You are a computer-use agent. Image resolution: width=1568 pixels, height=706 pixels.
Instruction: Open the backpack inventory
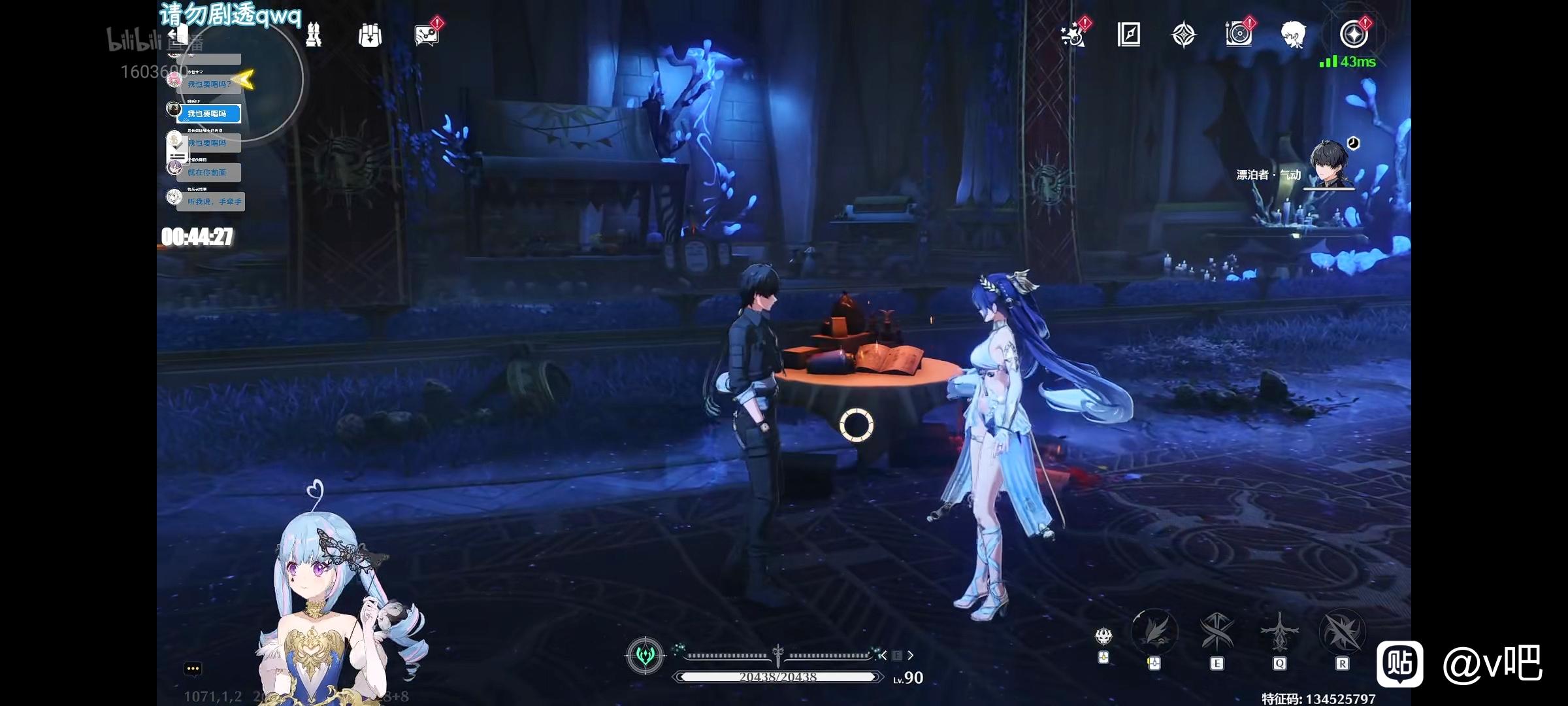pos(370,35)
